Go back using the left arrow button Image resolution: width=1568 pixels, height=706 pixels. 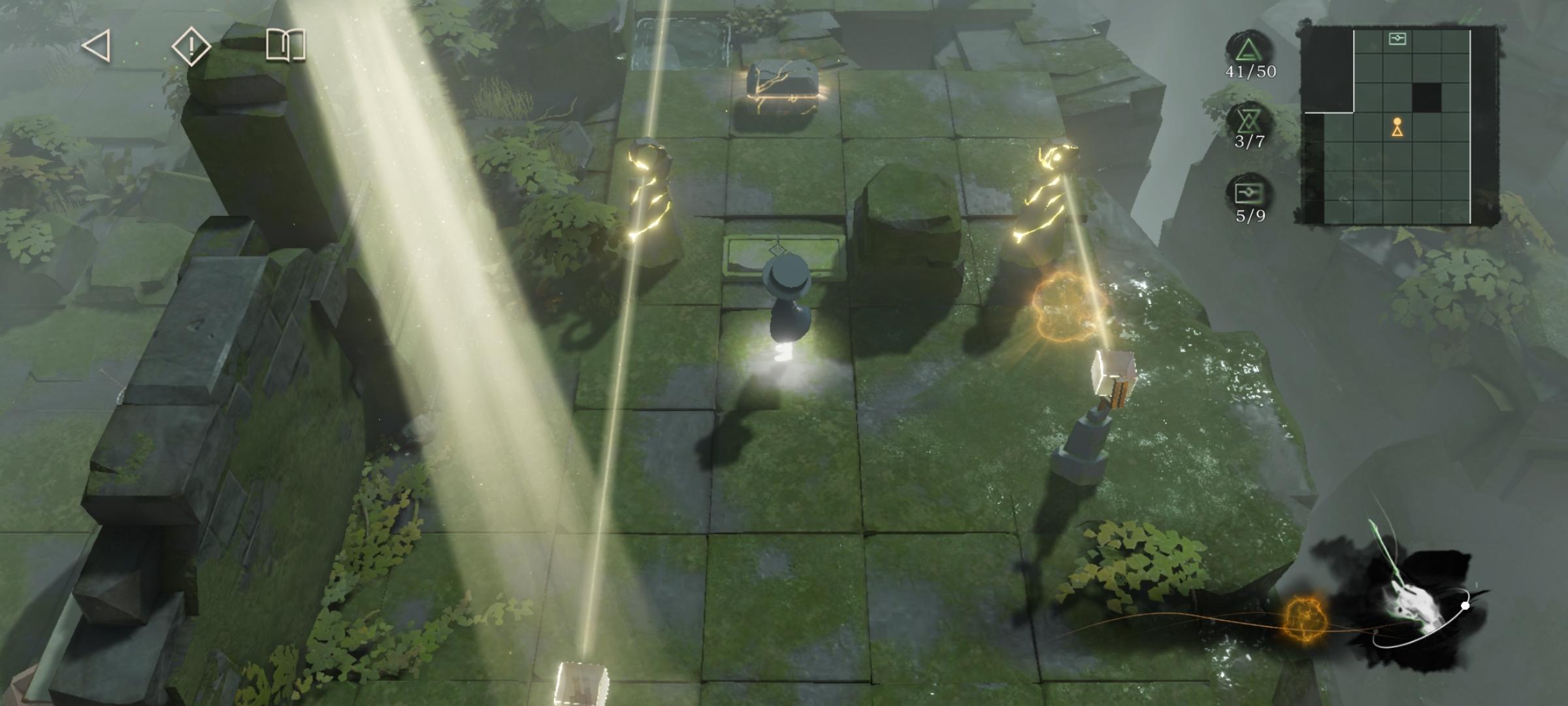(97, 46)
